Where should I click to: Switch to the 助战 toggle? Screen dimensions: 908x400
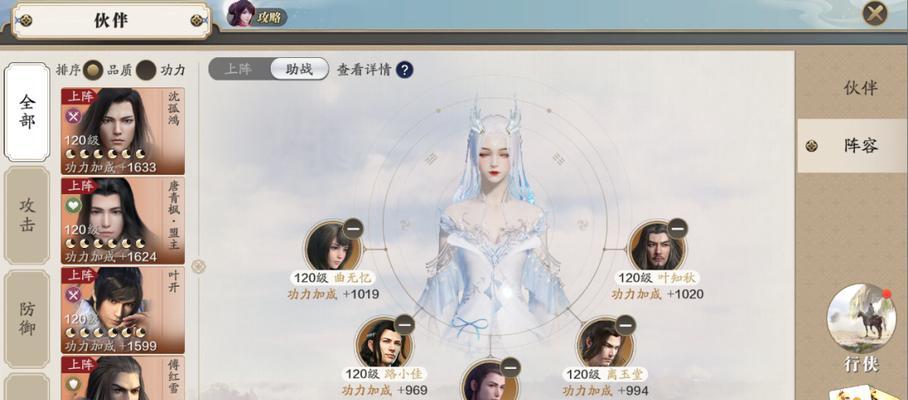(299, 69)
